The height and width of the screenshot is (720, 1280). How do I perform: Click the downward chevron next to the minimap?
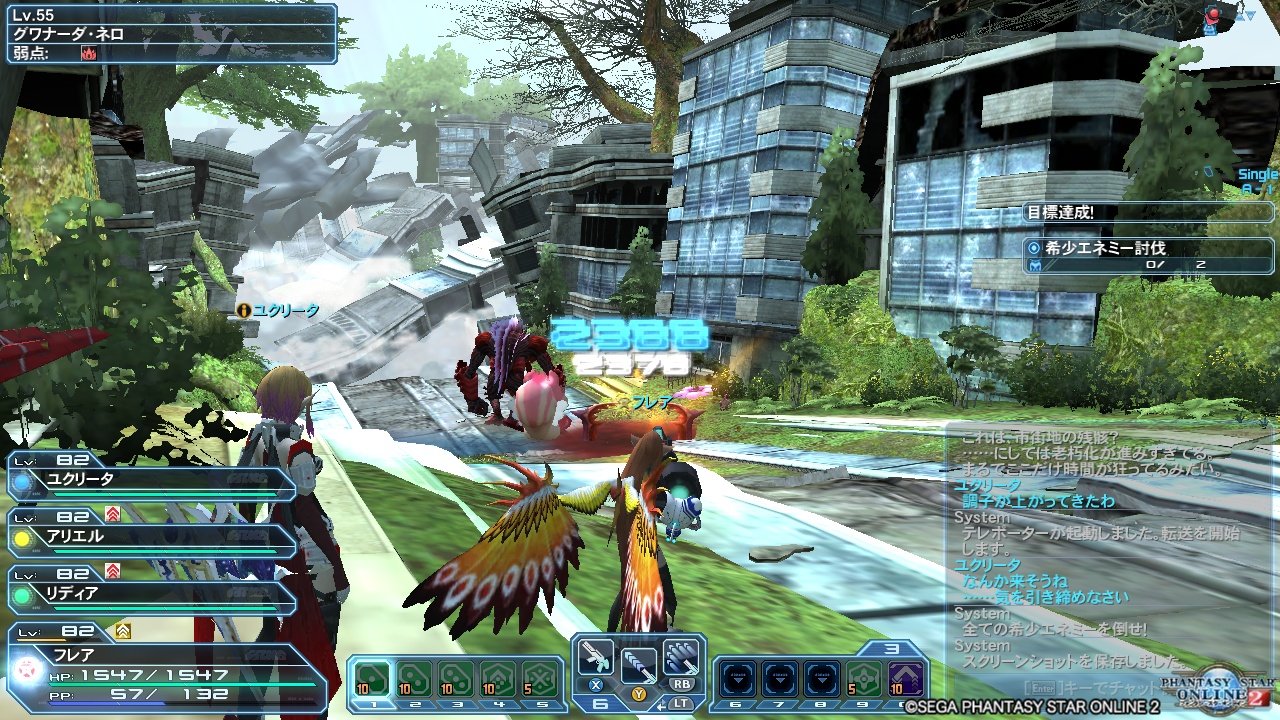[x=1250, y=15]
